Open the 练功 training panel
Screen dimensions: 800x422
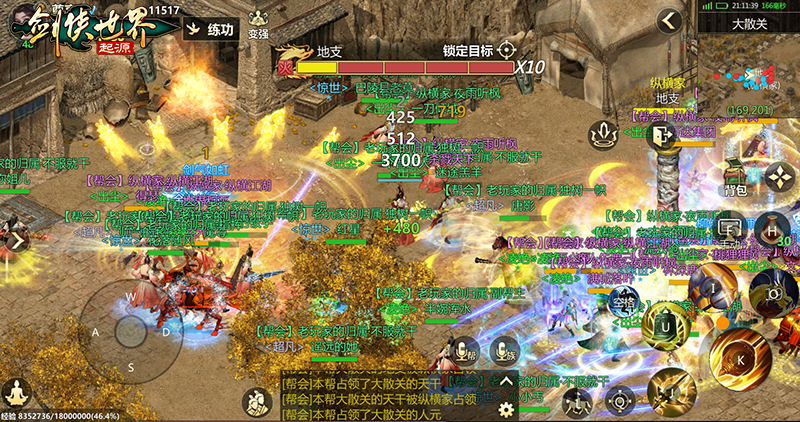tap(211, 31)
